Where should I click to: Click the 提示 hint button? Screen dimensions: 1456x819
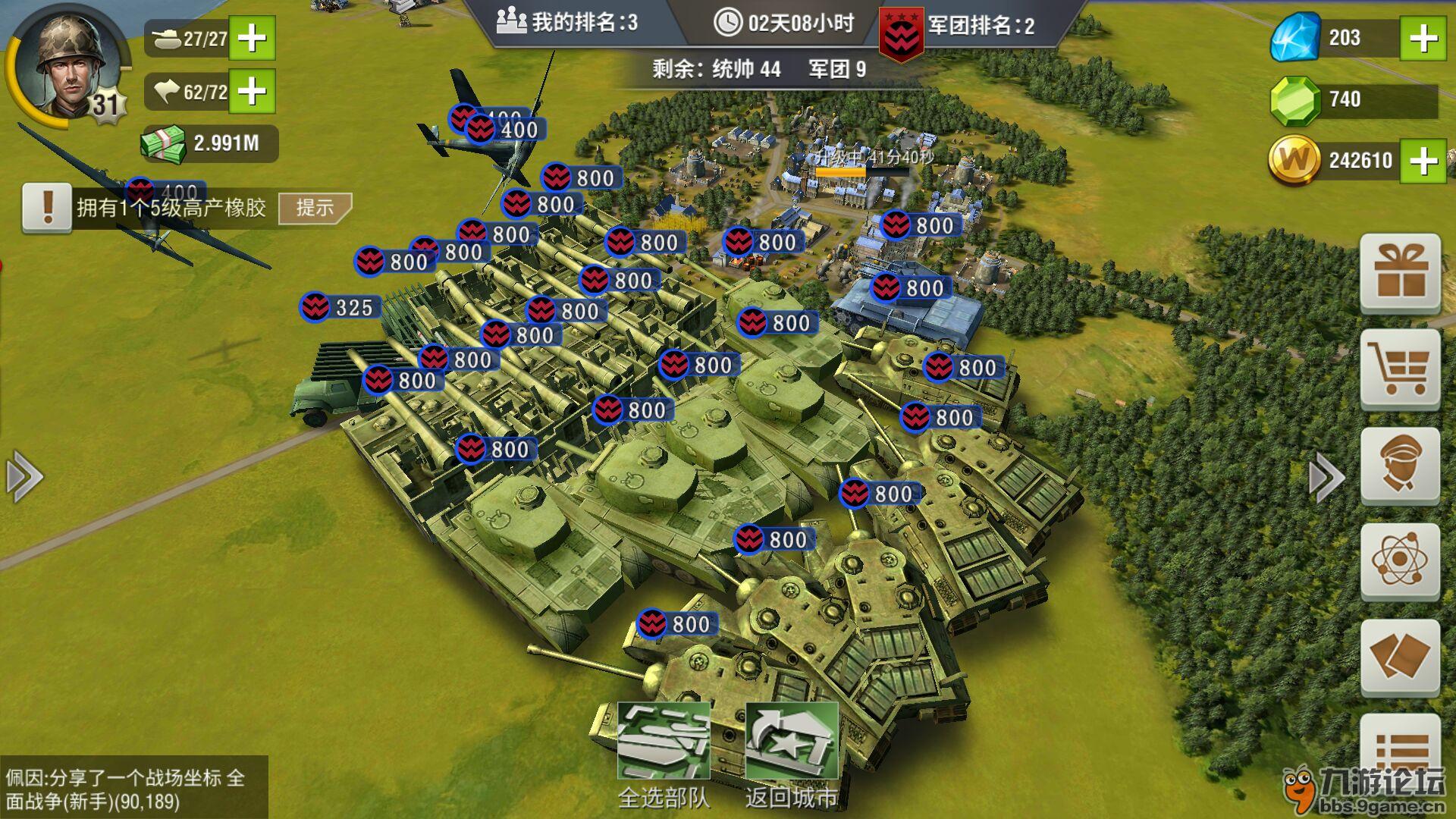tap(315, 208)
